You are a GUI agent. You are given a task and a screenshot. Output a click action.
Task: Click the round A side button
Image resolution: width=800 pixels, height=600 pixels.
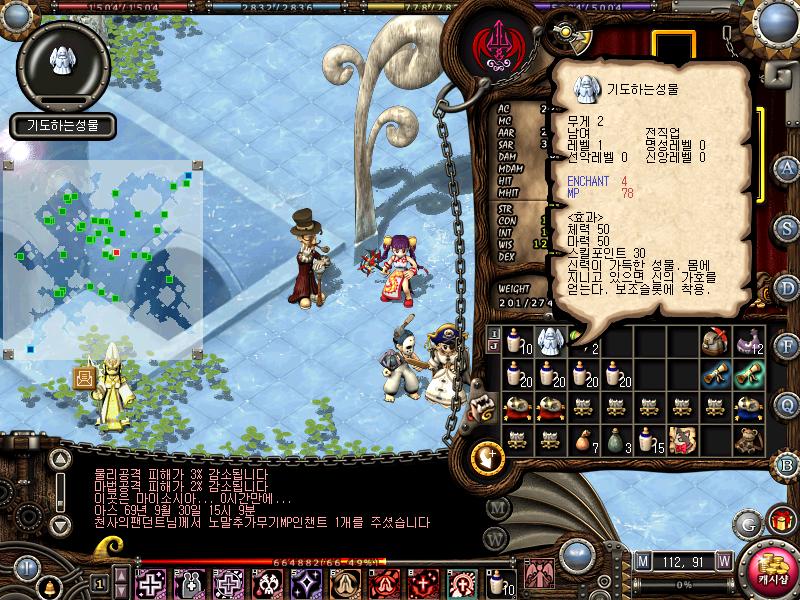coord(786,167)
